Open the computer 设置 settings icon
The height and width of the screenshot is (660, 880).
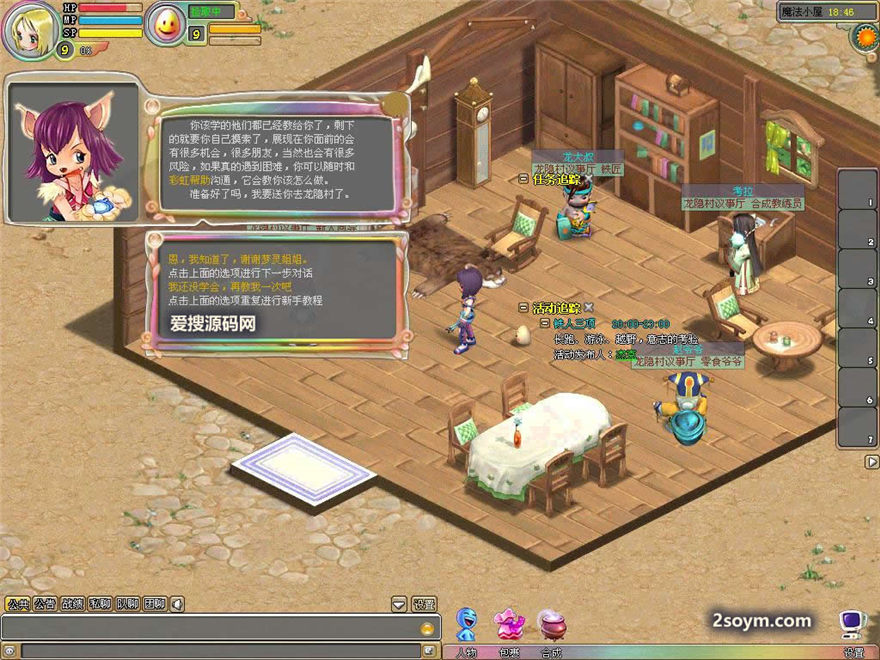pos(852,628)
